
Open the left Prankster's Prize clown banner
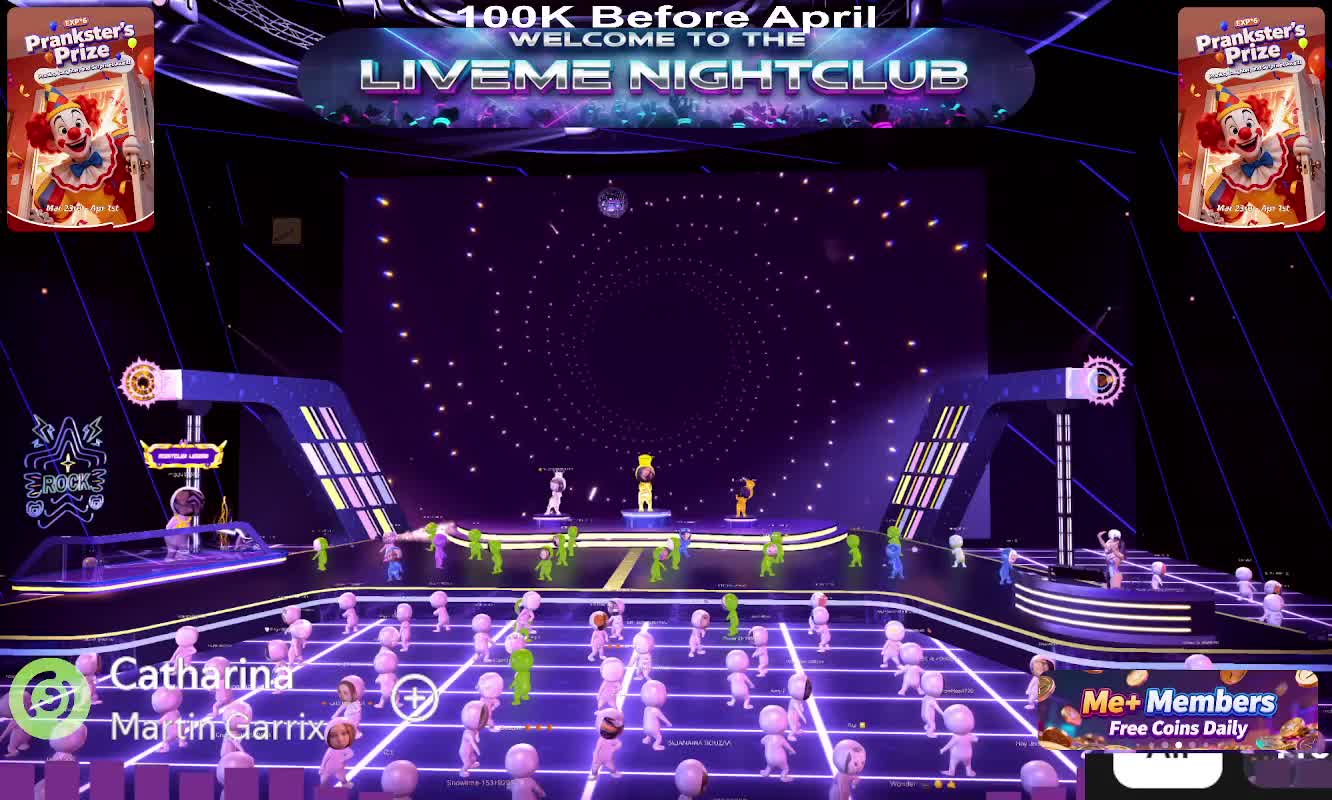80,118
